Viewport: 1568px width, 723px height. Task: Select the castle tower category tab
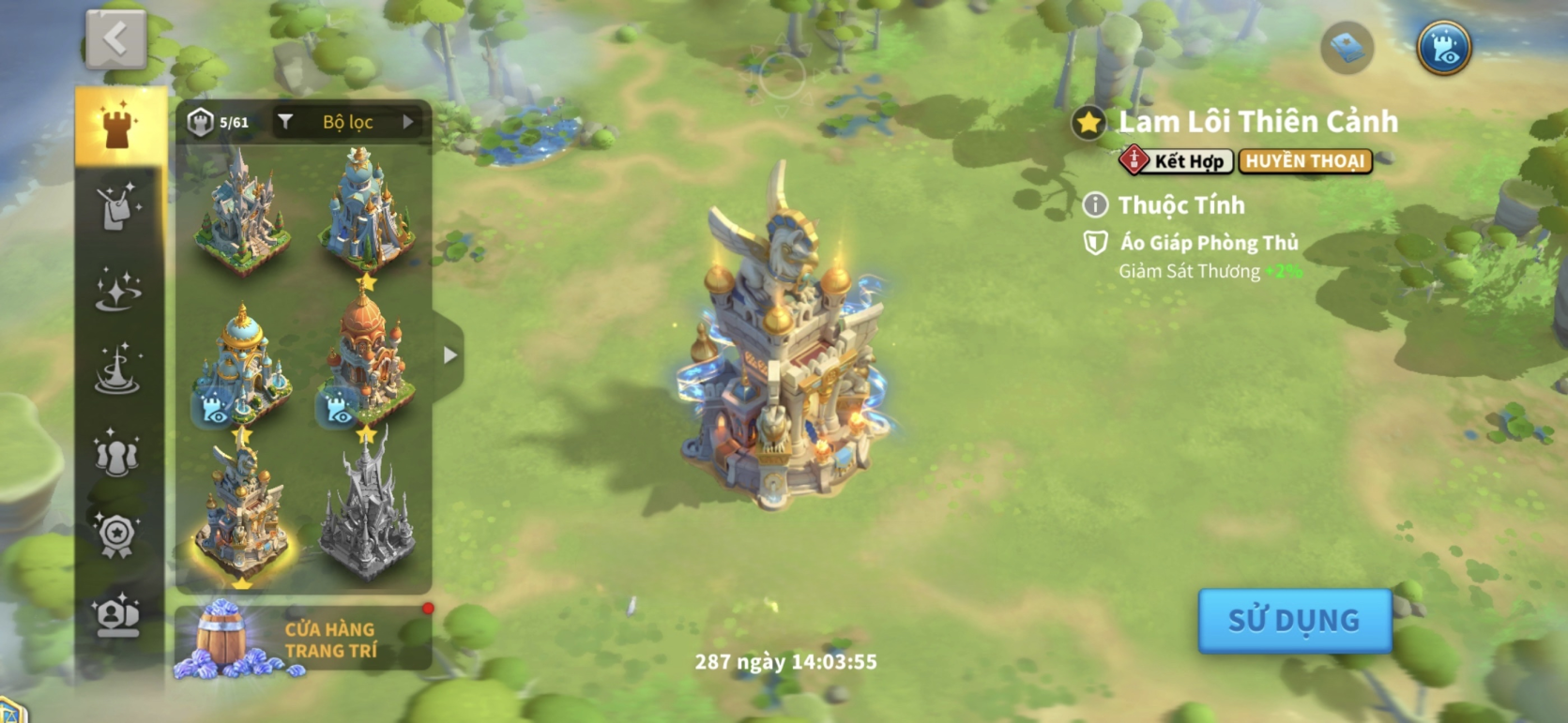(118, 128)
